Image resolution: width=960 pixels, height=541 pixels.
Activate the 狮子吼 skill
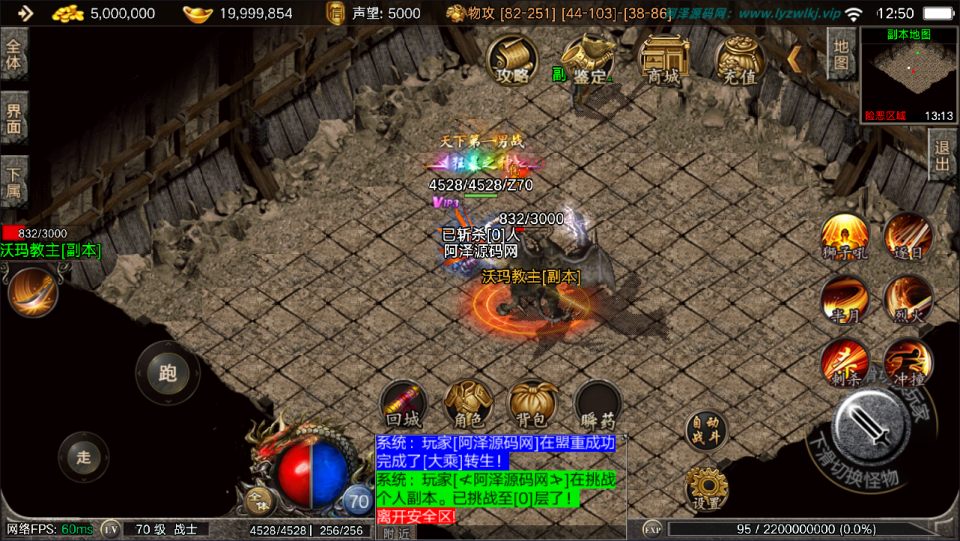(844, 238)
